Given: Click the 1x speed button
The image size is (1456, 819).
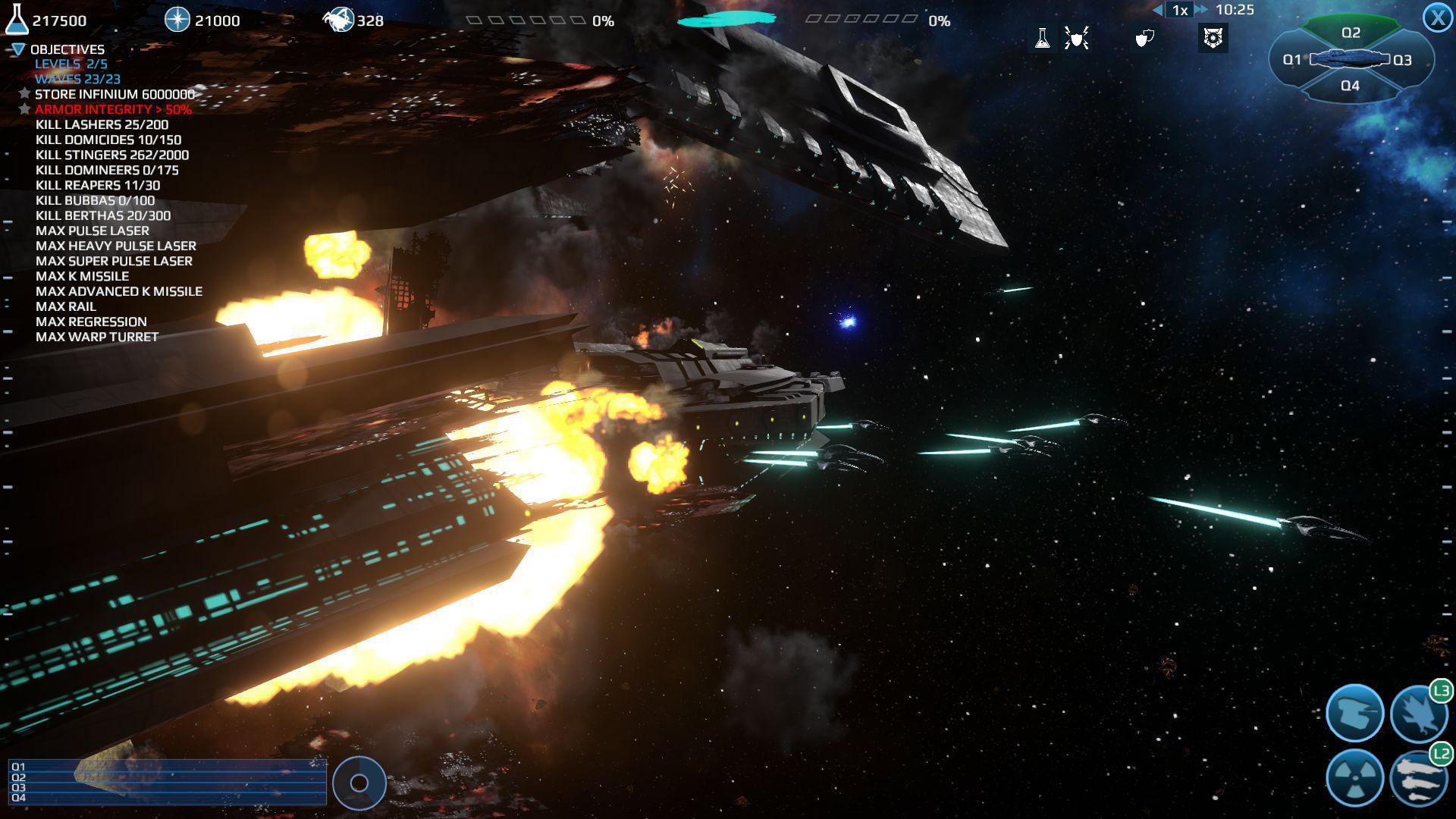Looking at the screenshot, I should [x=1178, y=10].
